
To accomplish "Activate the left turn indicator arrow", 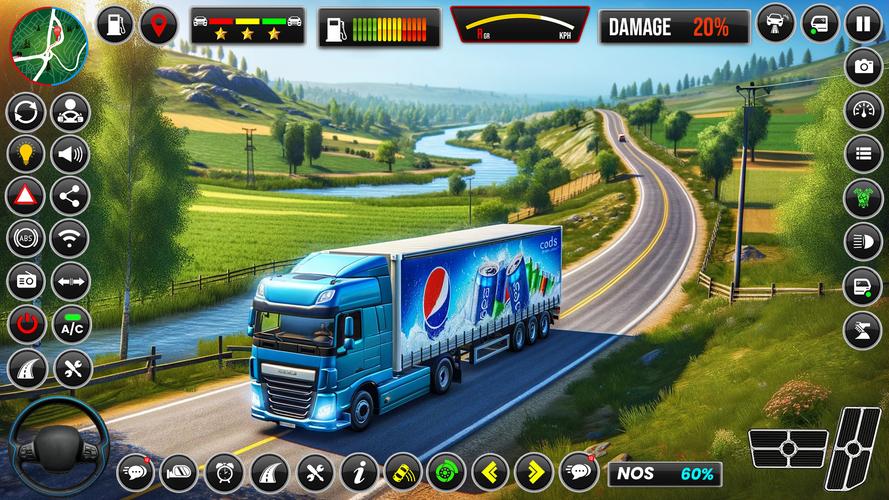I will point(490,471).
